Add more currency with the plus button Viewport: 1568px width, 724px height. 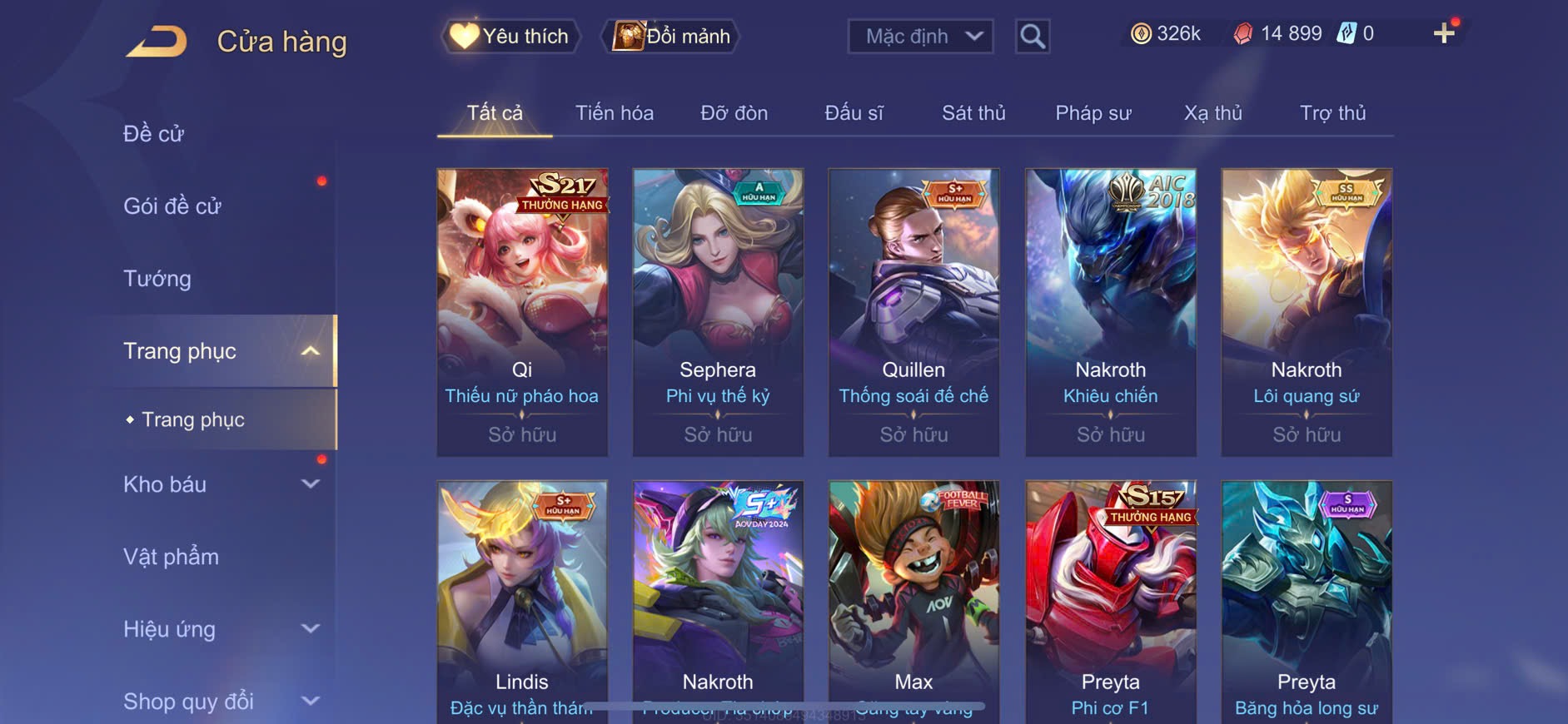tap(1444, 33)
